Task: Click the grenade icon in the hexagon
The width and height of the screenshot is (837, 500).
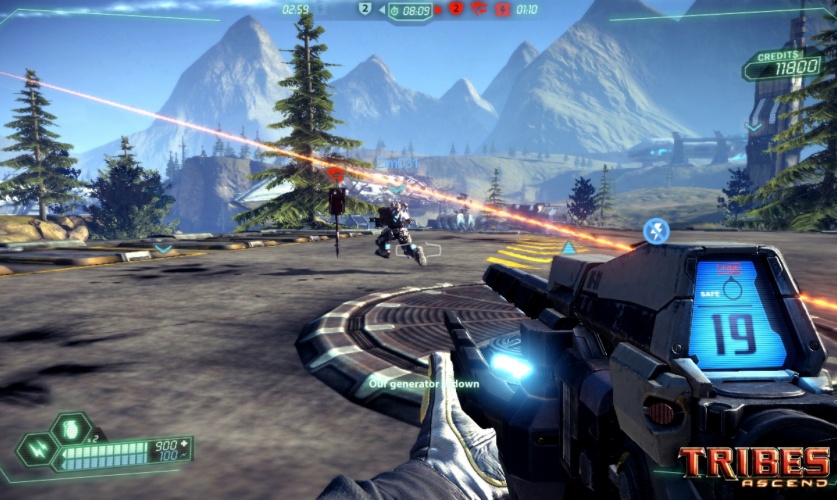Action: pyautogui.click(x=70, y=428)
